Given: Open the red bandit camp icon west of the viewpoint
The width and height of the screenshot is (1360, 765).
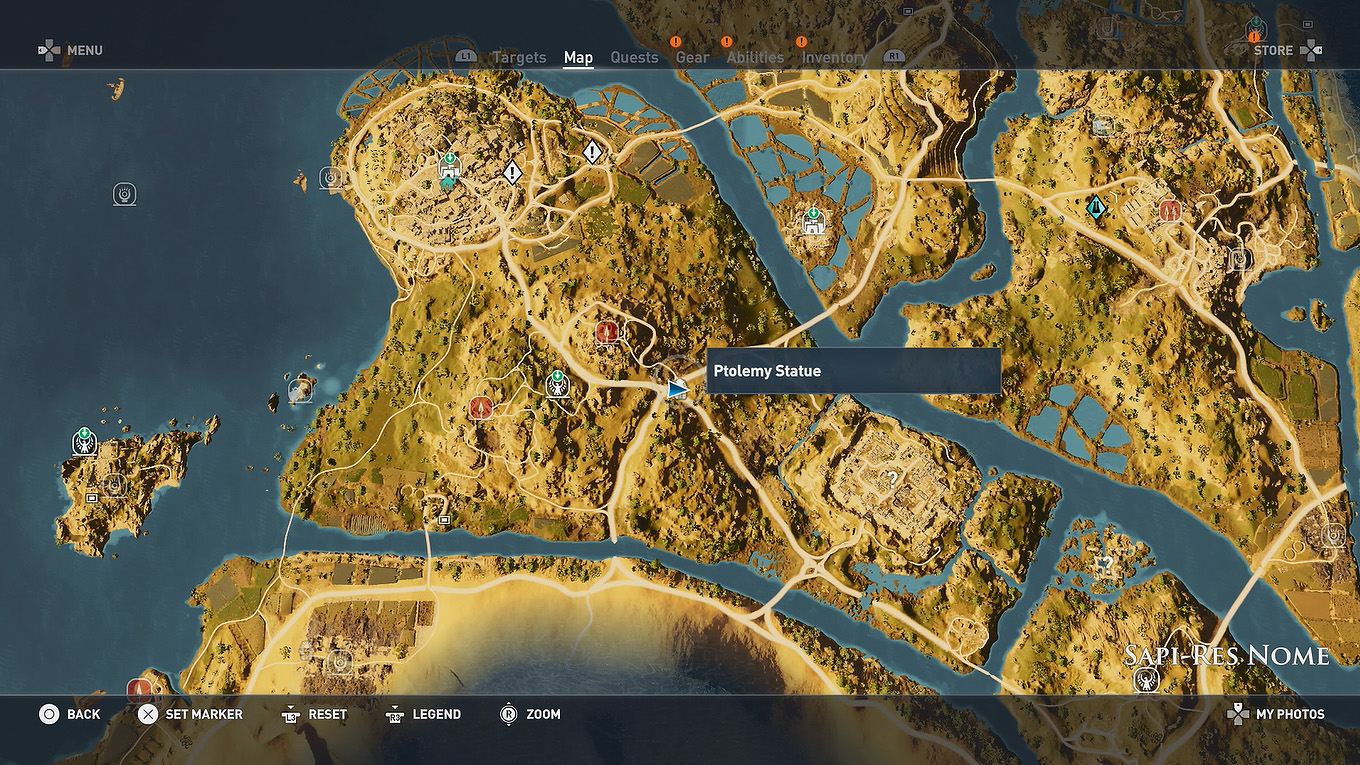Looking at the screenshot, I should click(x=481, y=408).
